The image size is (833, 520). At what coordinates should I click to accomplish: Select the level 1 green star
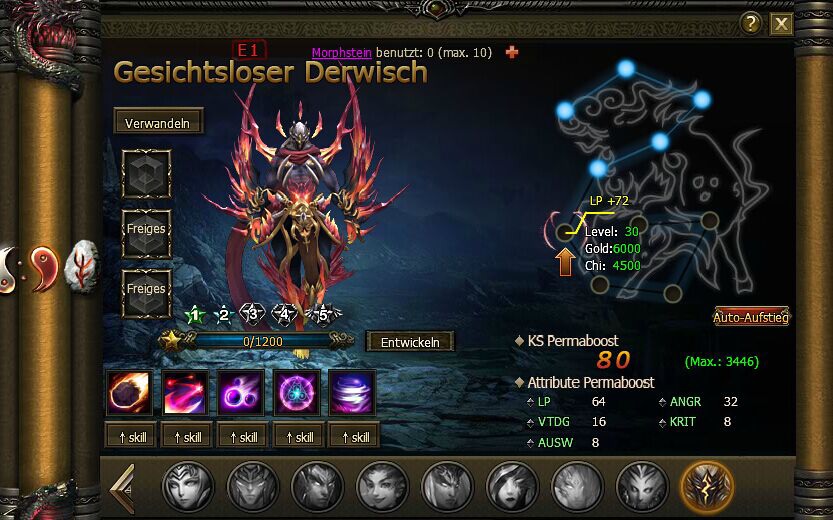click(195, 315)
